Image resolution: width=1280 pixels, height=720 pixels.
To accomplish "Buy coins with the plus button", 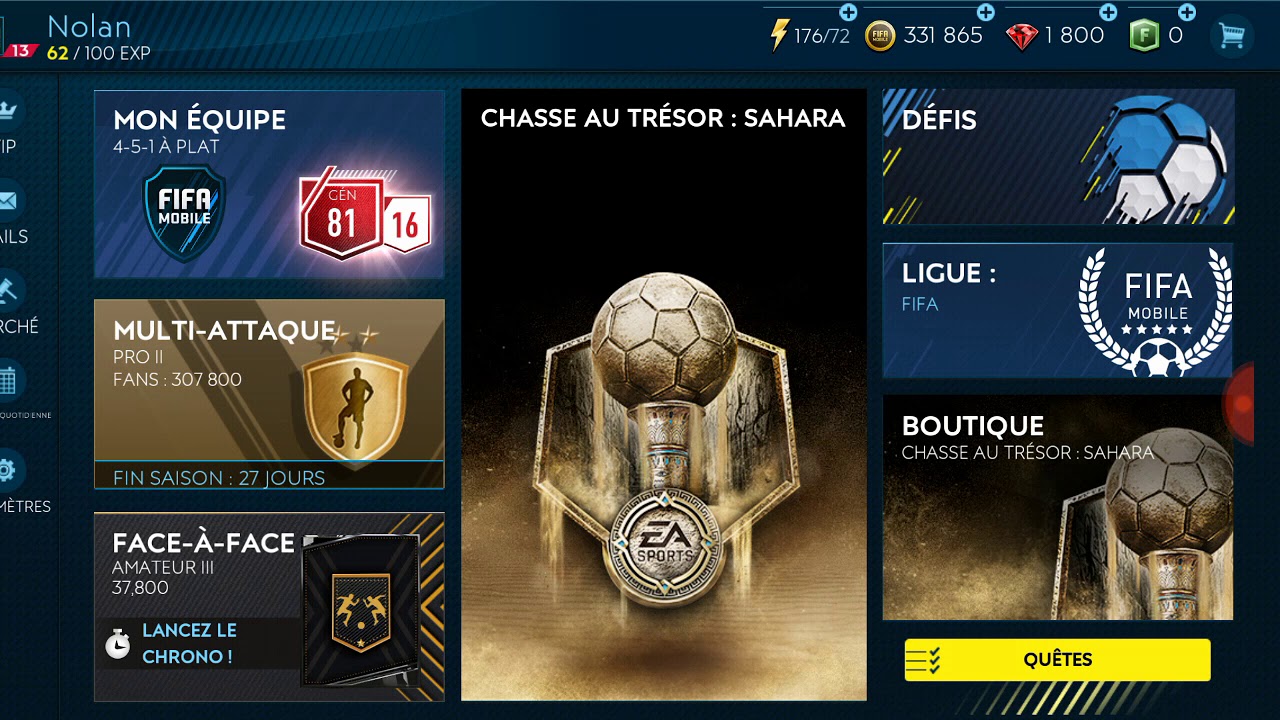I will pos(985,13).
